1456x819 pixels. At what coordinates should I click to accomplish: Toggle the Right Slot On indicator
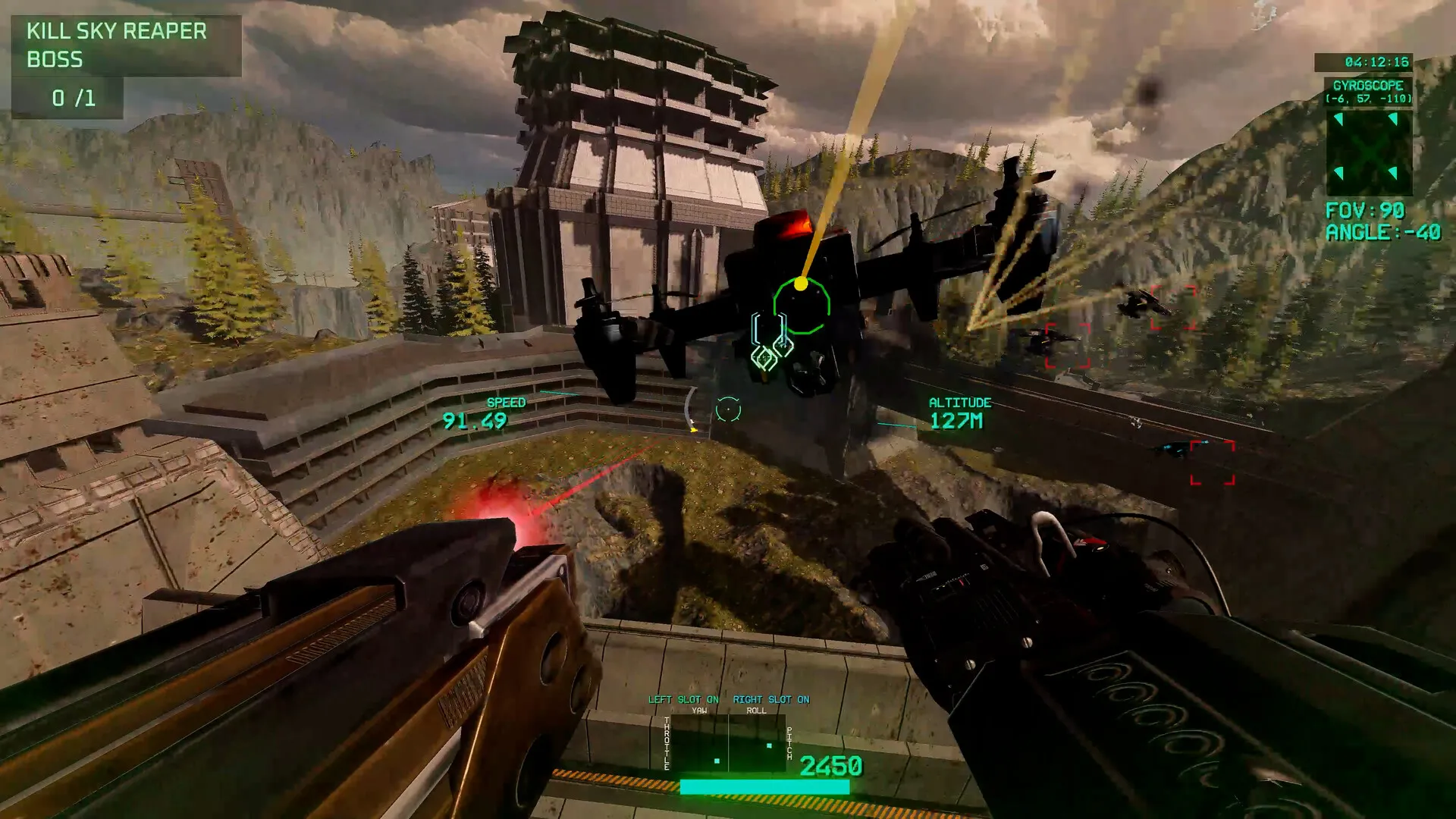pos(770,699)
